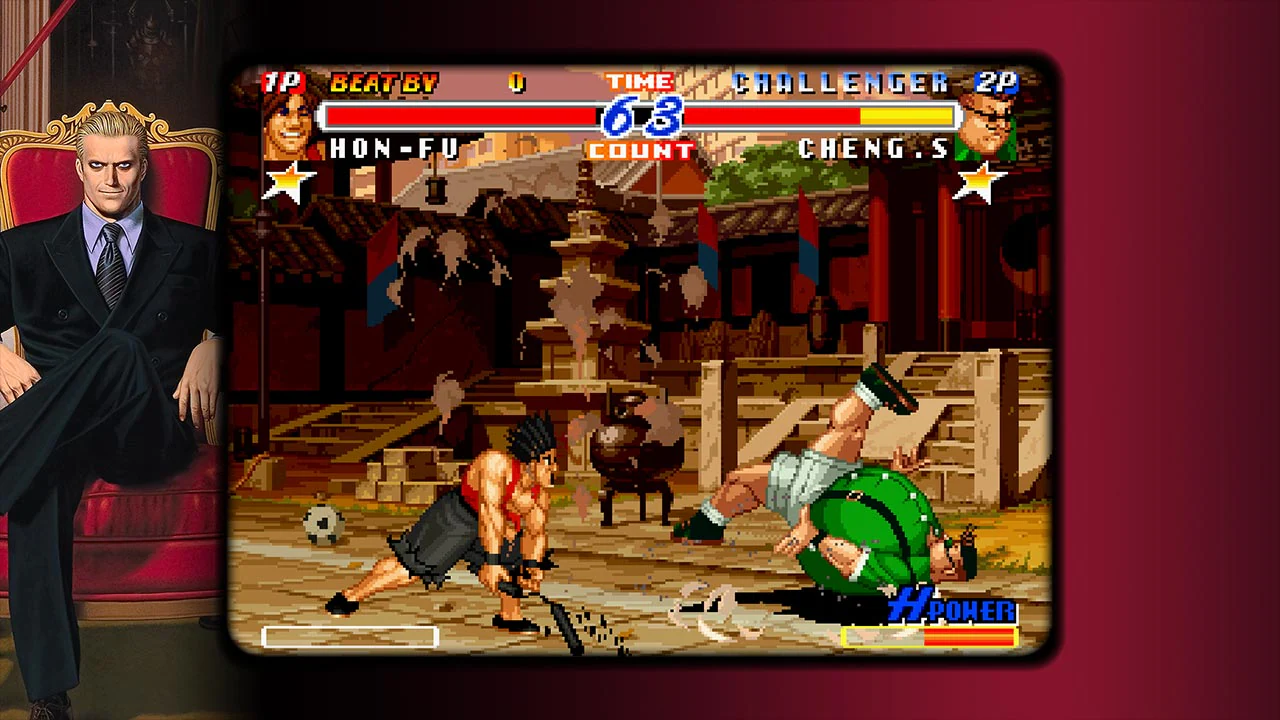Click the CHALLENGER text
This screenshot has width=1280, height=720.
pyautogui.click(x=840, y=84)
